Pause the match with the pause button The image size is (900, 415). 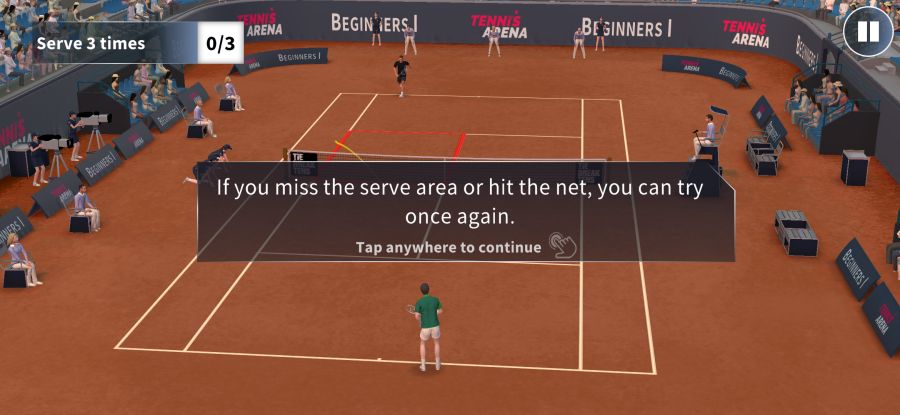click(867, 31)
